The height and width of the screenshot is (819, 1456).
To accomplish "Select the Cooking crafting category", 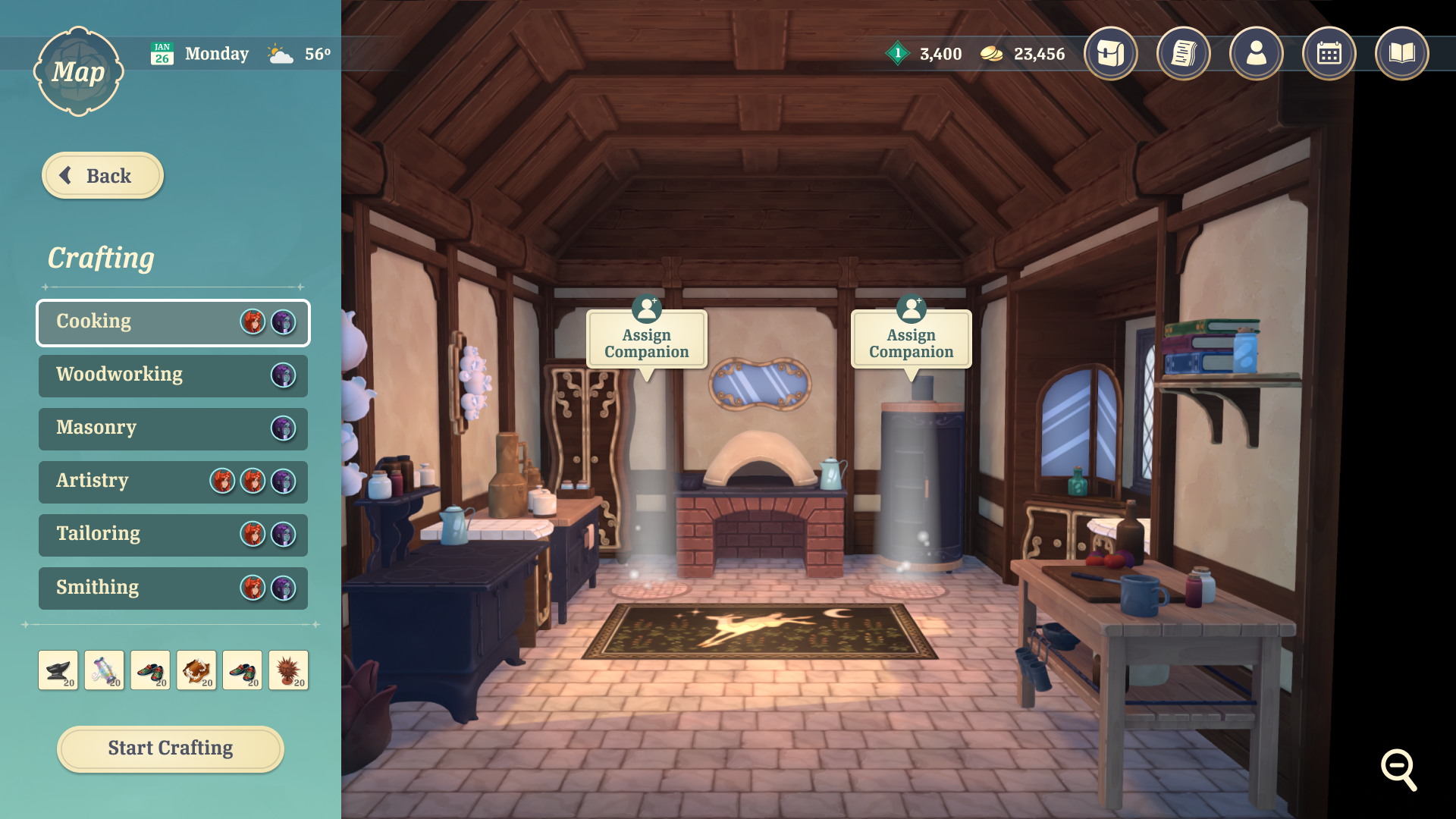I will pos(173,322).
